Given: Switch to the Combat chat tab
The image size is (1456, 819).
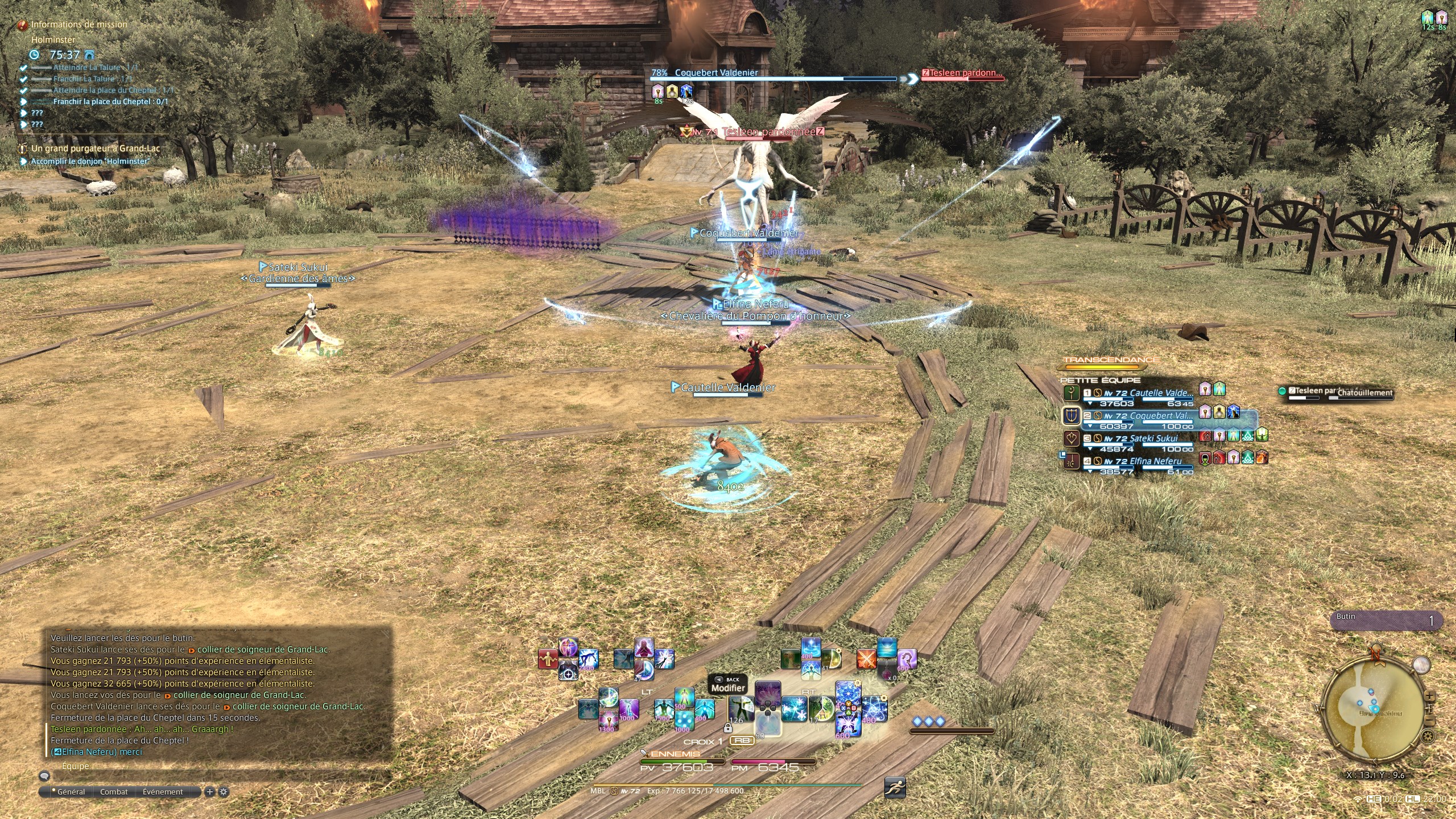Looking at the screenshot, I should click(x=114, y=792).
